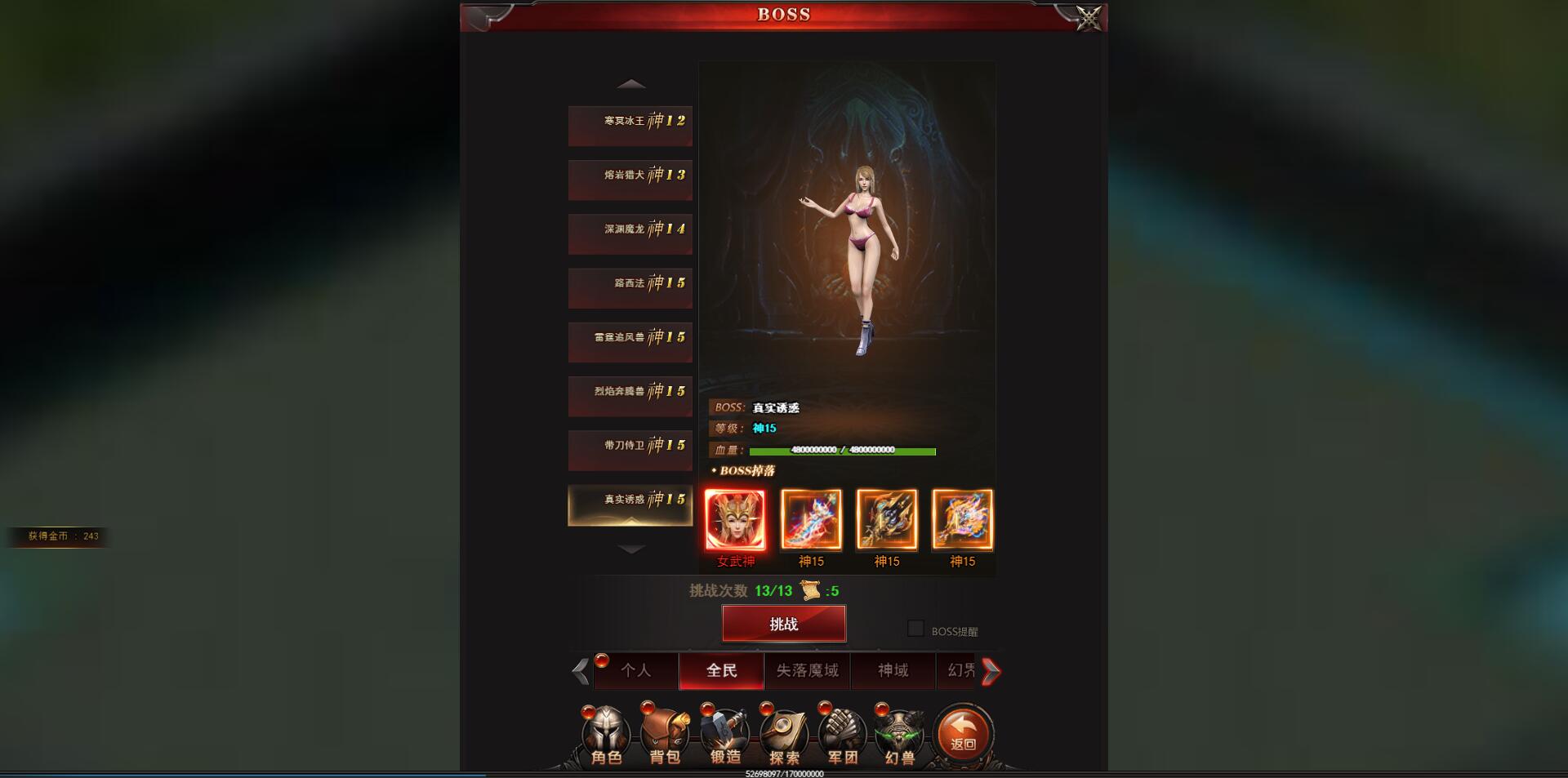This screenshot has width=1568, height=778.
Task: Click the first 神15 weapon drop icon
Action: tap(811, 519)
